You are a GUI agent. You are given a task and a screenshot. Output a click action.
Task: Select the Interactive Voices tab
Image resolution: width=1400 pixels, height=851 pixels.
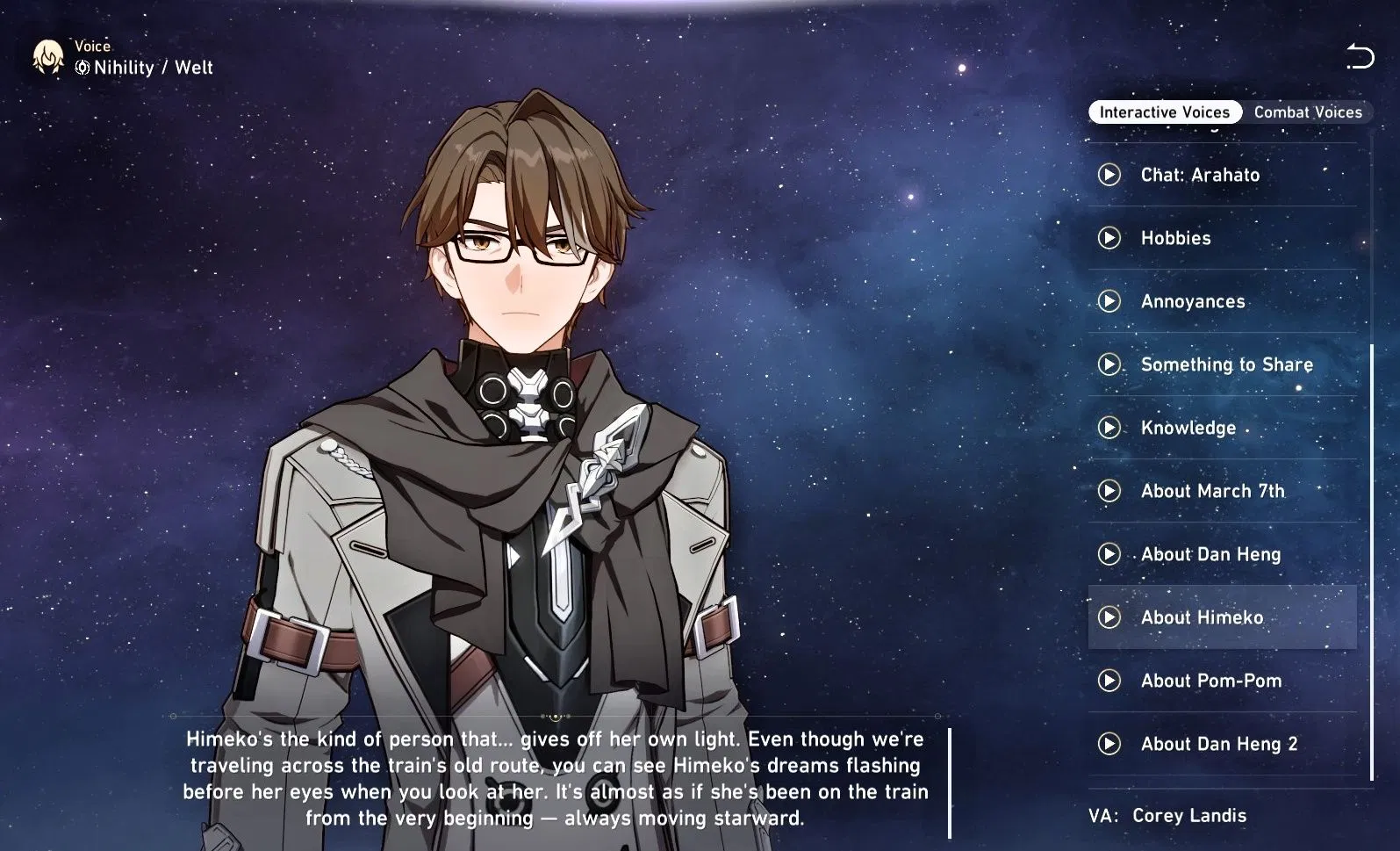[1163, 112]
